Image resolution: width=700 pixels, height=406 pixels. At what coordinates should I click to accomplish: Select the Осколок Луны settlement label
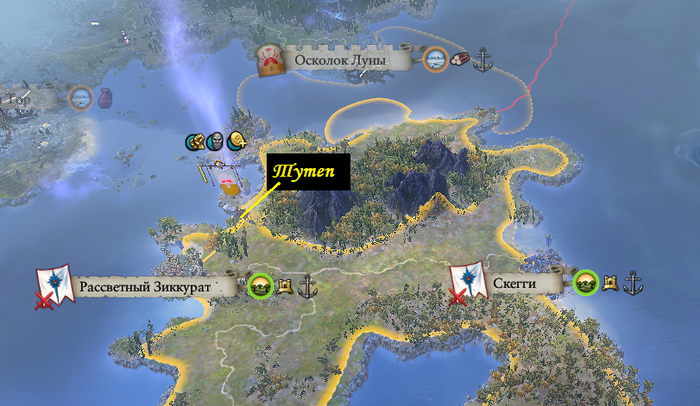coord(346,60)
